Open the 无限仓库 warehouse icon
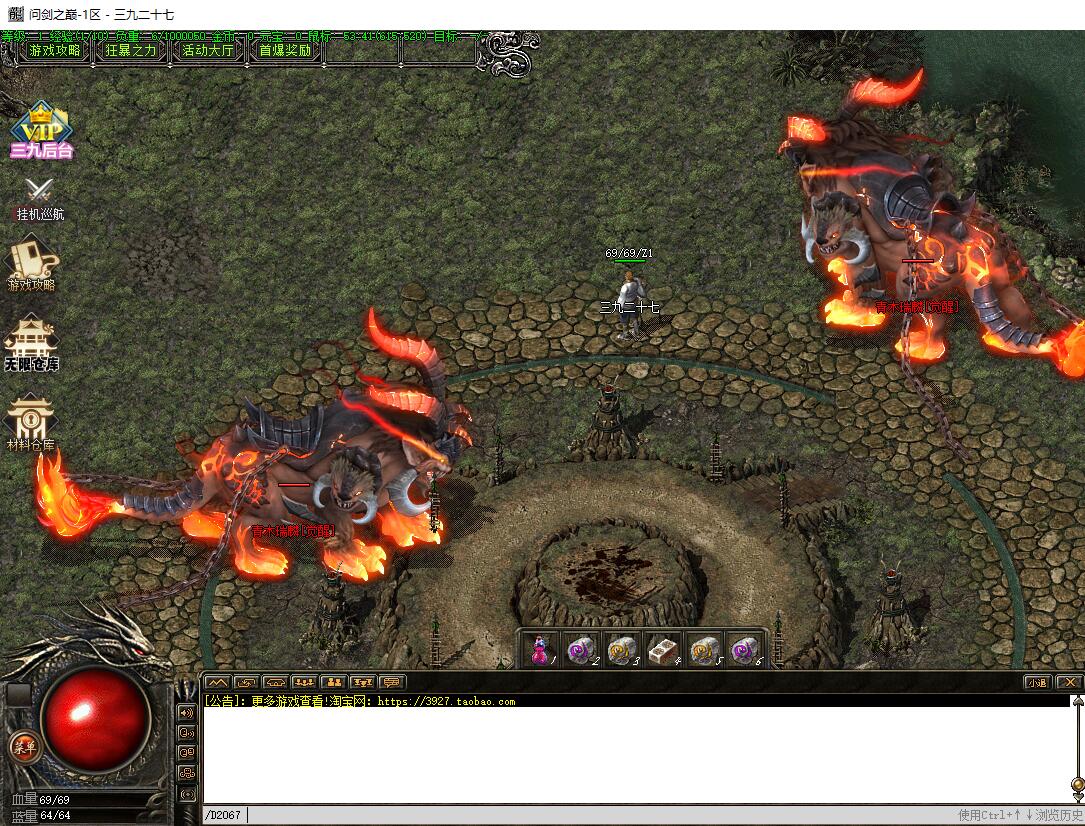Viewport: 1085px width, 826px height. click(32, 343)
